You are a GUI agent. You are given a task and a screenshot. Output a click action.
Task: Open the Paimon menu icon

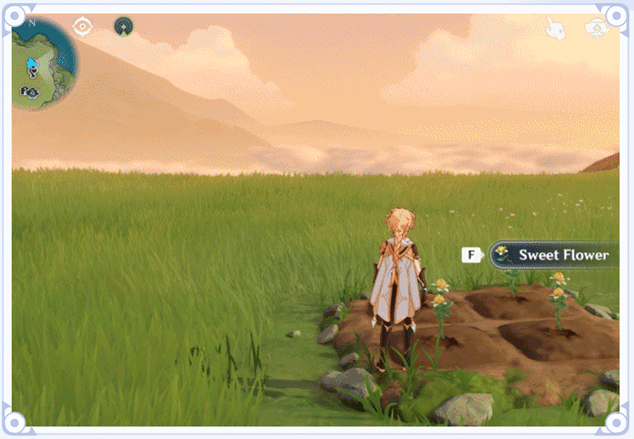(x=598, y=27)
